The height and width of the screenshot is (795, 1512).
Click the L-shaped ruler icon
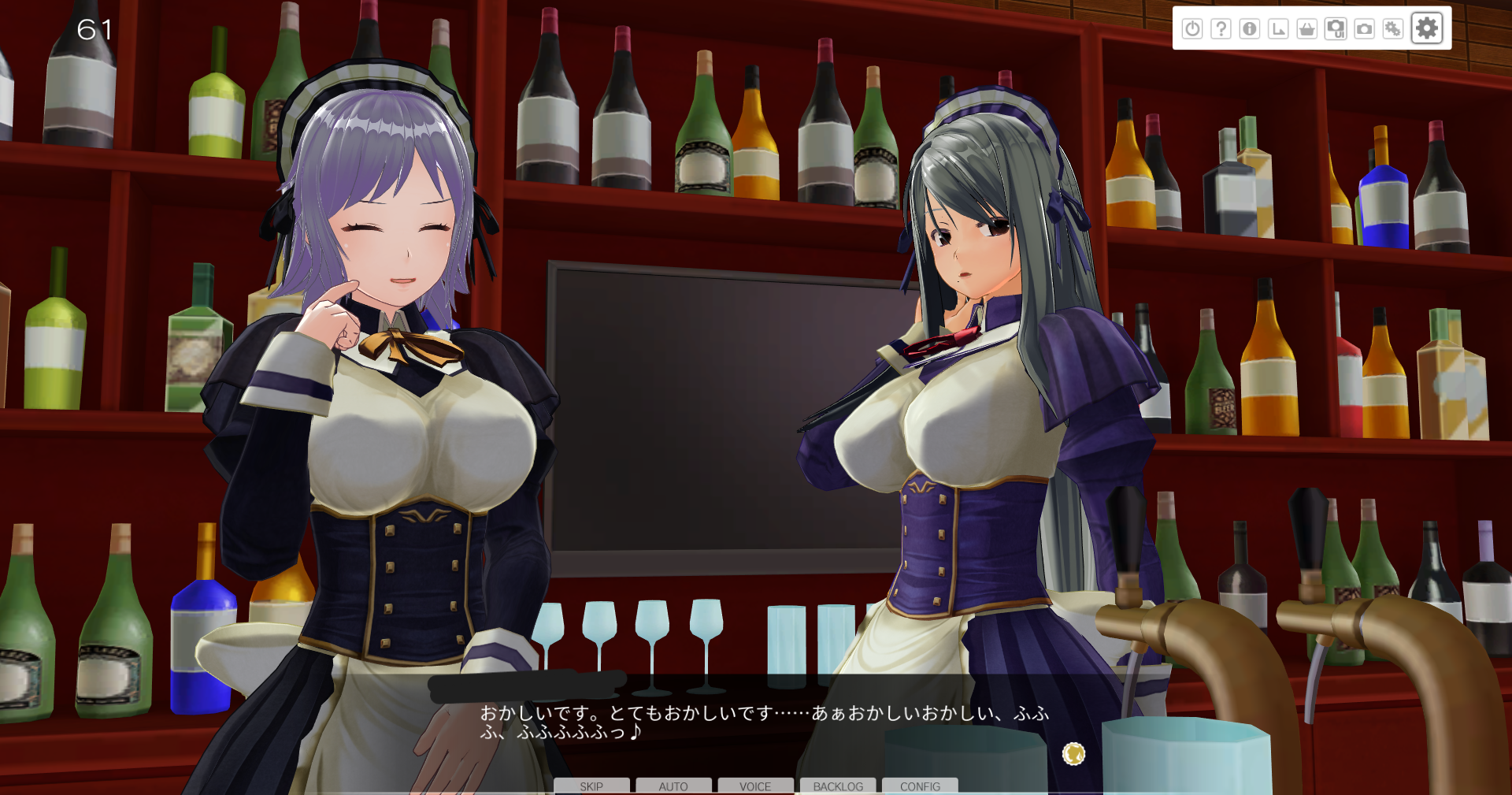click(1278, 29)
